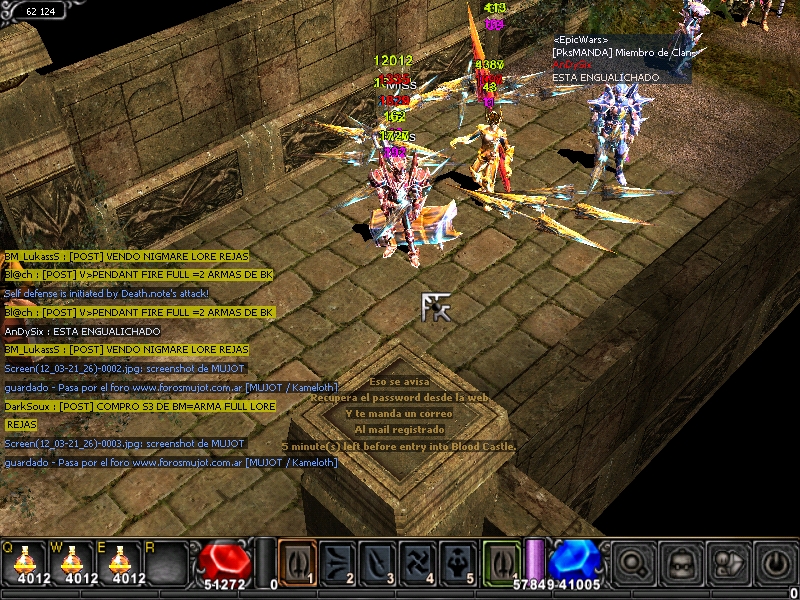
Task: Open the inventory bag button
Action: 680,563
